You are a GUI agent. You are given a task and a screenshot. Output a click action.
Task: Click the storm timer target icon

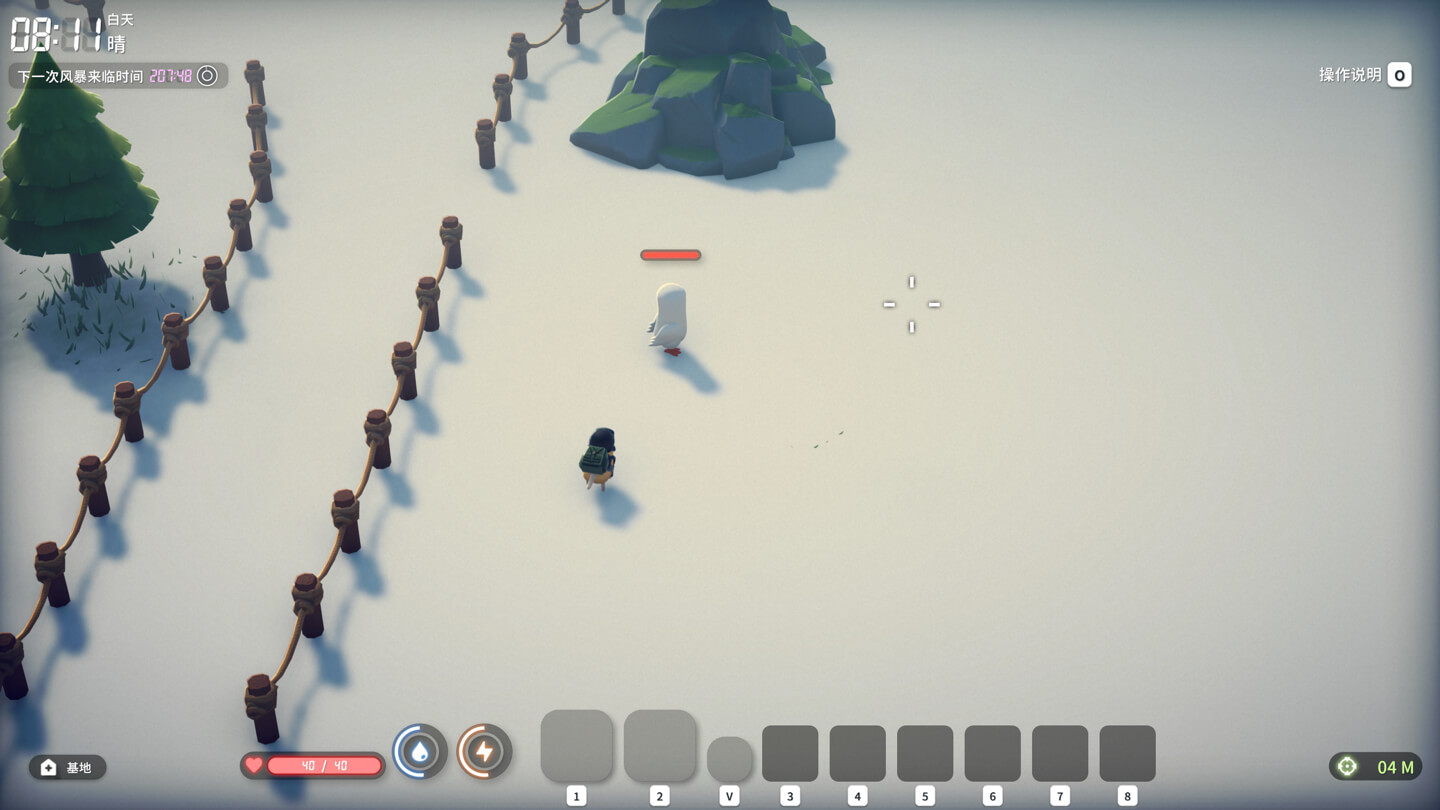click(207, 75)
